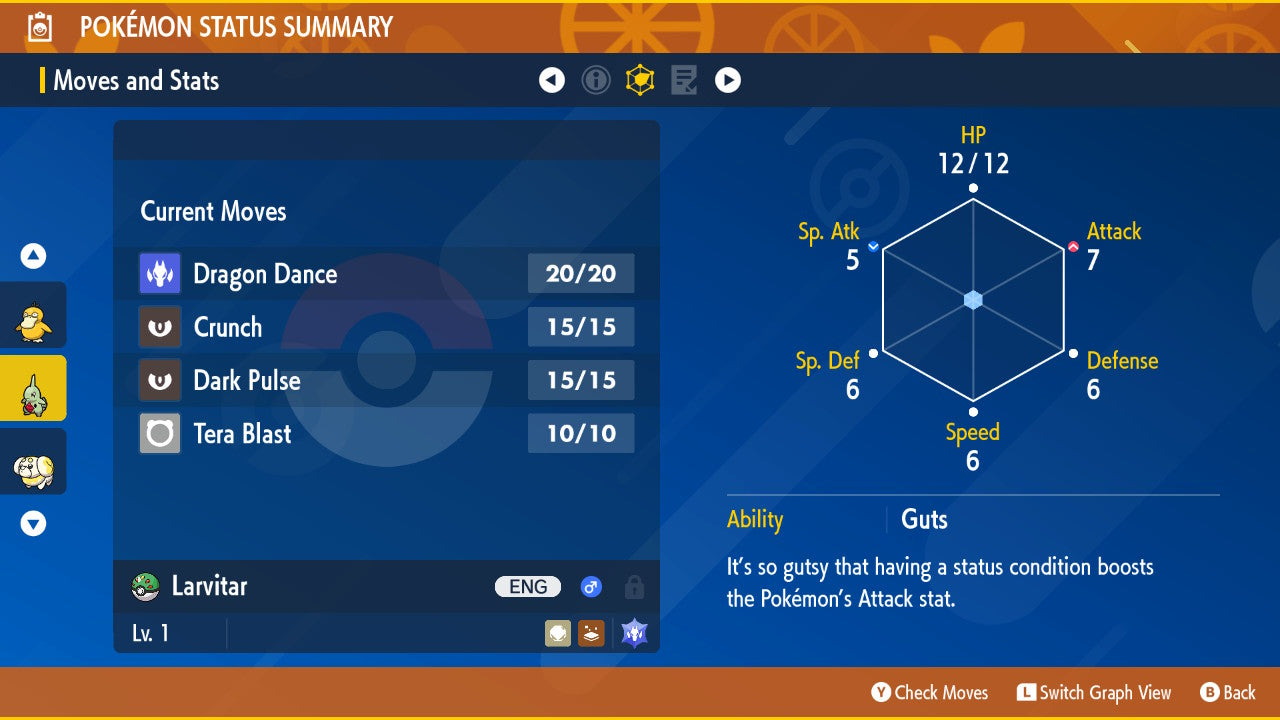The width and height of the screenshot is (1280, 720).
Task: Select Larvitar in the party list
Action: (x=33, y=389)
